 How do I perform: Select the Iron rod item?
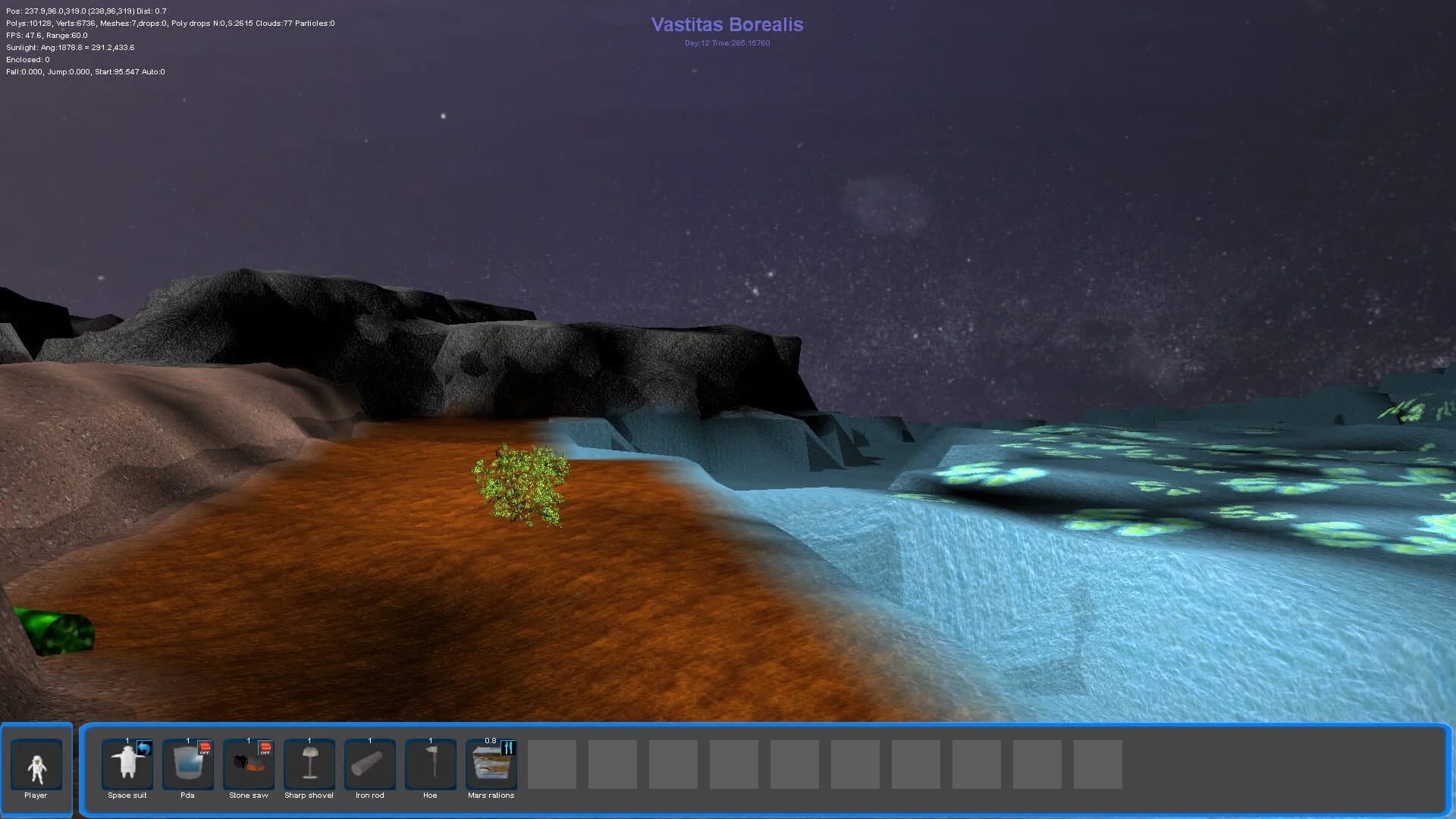pyautogui.click(x=369, y=764)
